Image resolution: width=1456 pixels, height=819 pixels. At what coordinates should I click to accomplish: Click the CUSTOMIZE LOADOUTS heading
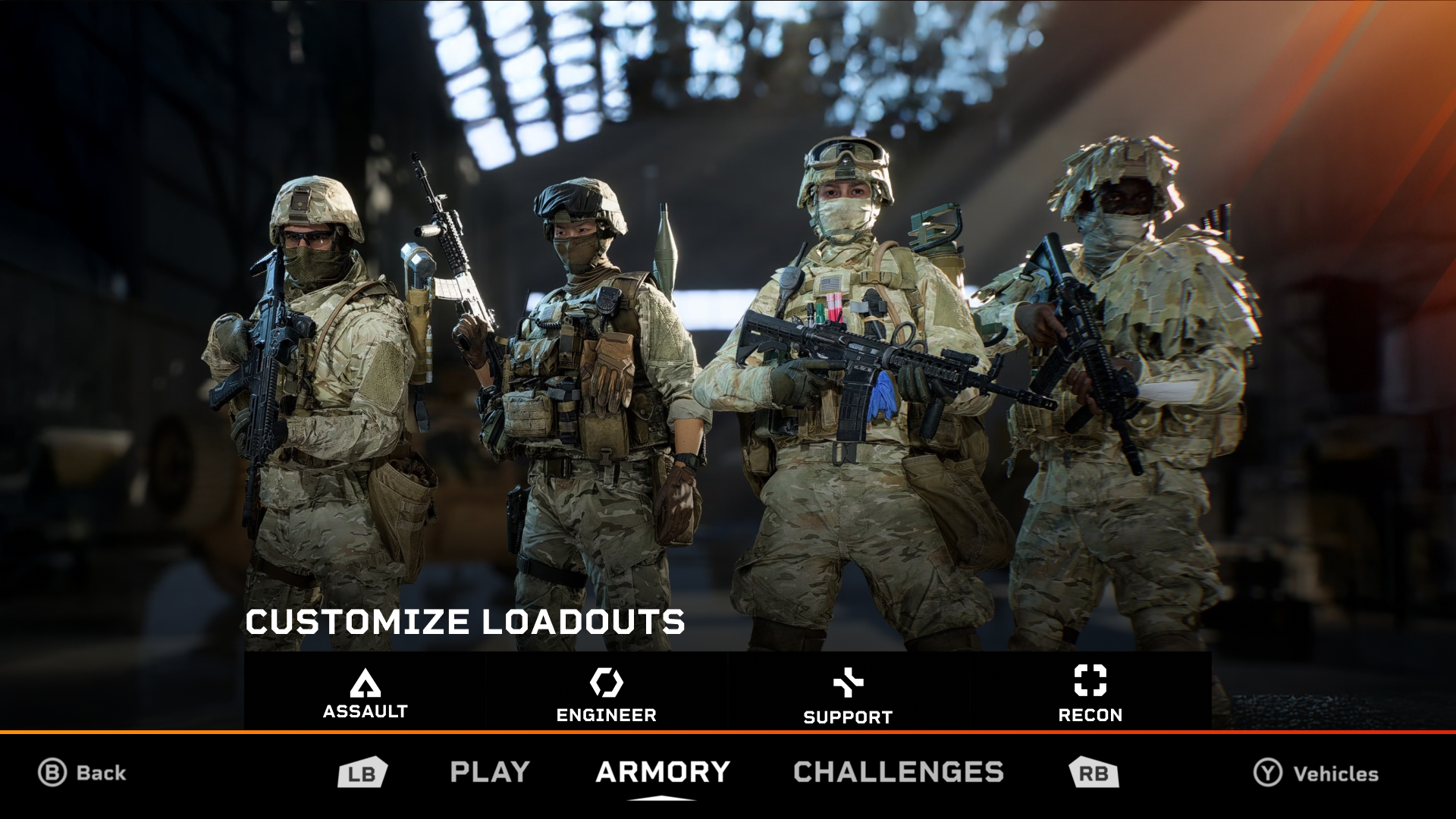[x=465, y=623]
